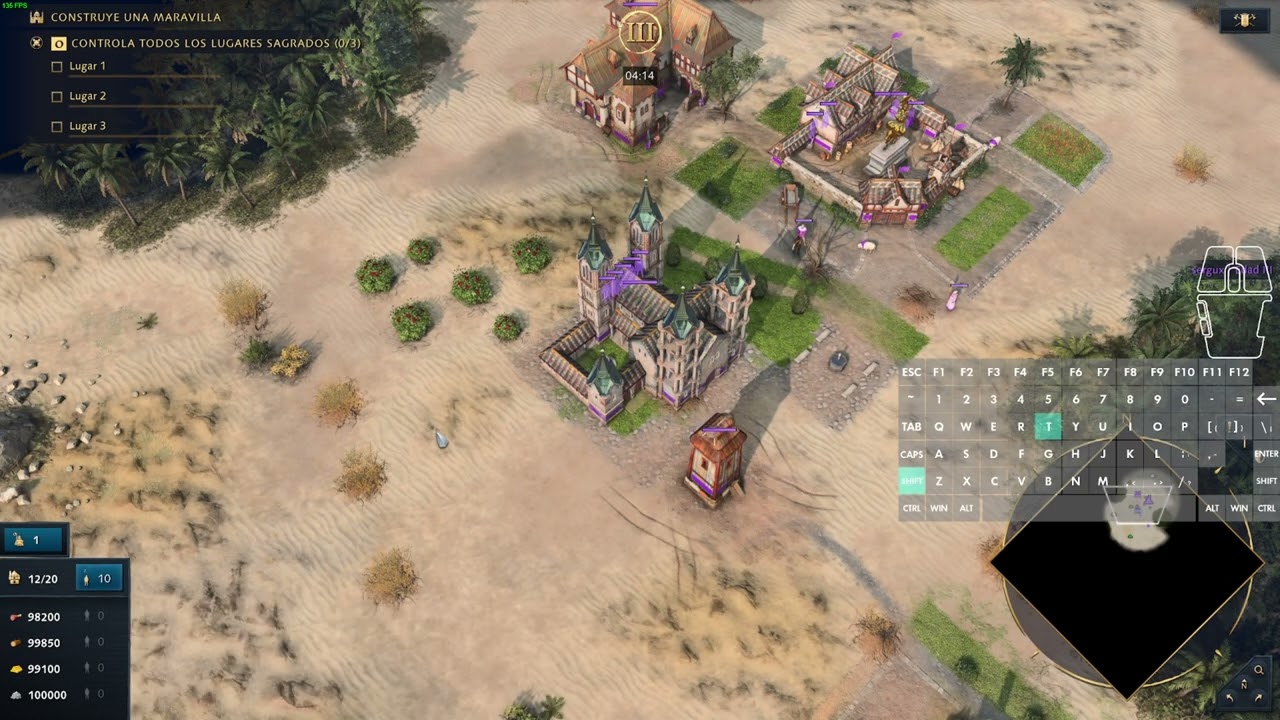This screenshot has width=1280, height=720.
Task: Select the idle villager button showing 1
Action: (34, 540)
